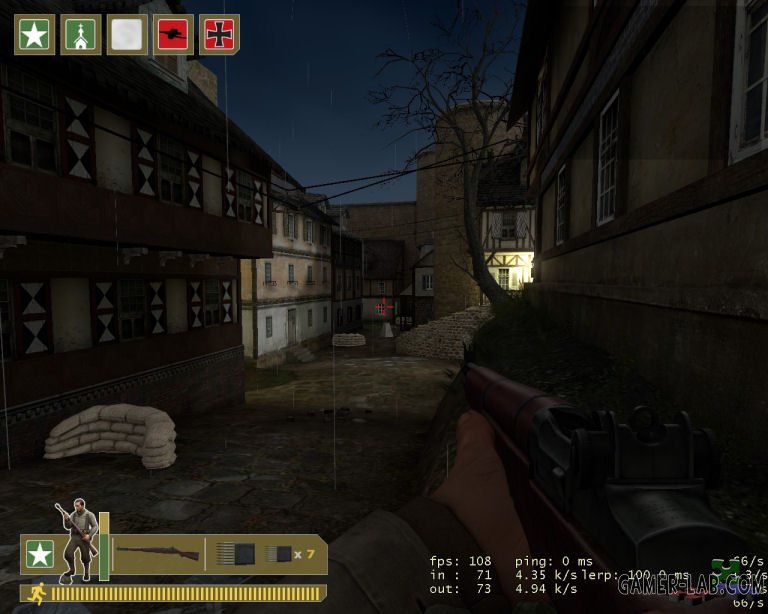Click the red iron cross capture point

(219, 35)
